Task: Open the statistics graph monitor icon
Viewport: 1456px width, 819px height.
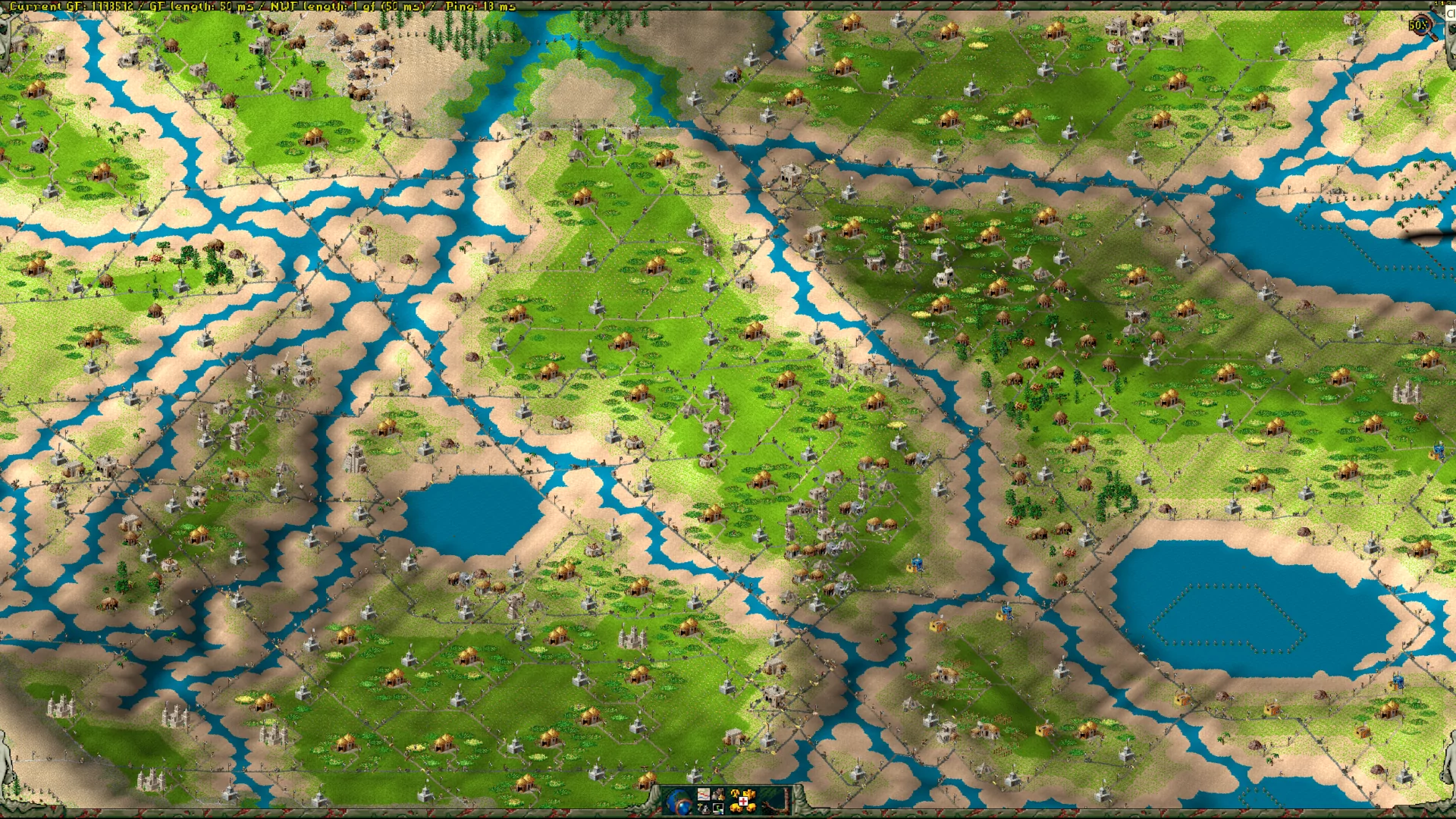Action: tap(718, 810)
